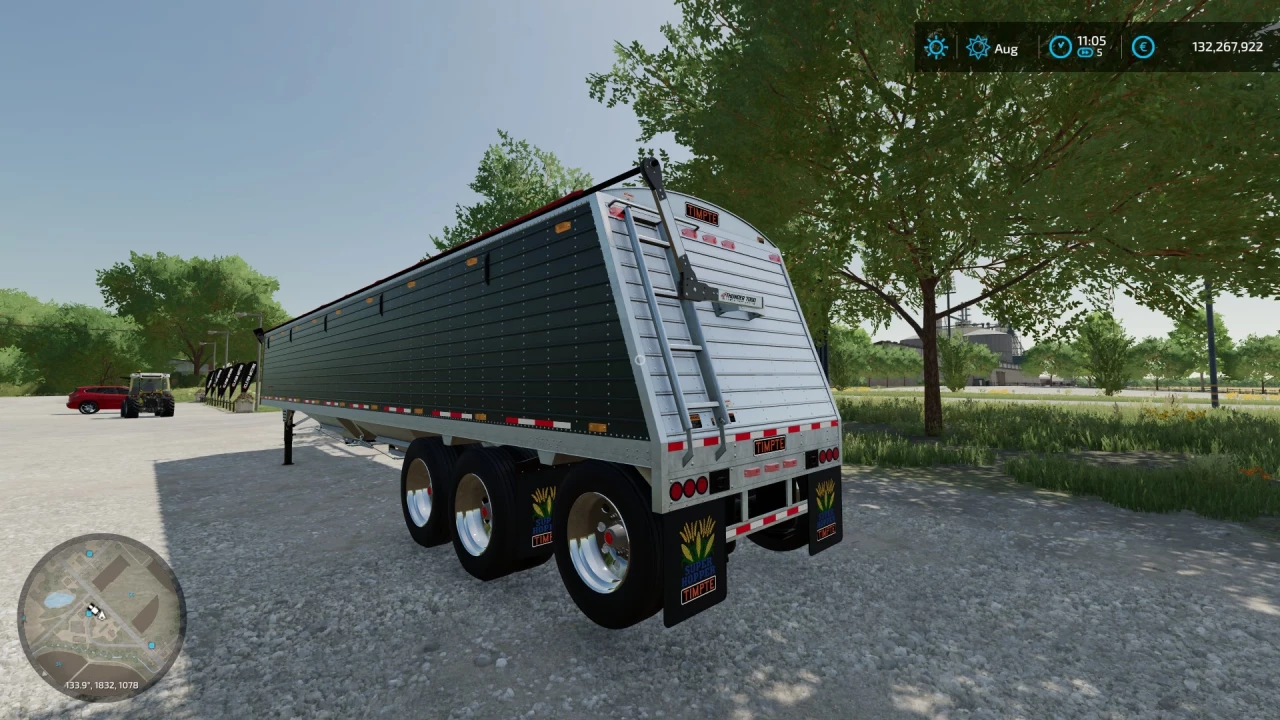The height and width of the screenshot is (720, 1280).
Task: Click the Aug month label
Action: tap(1006, 48)
